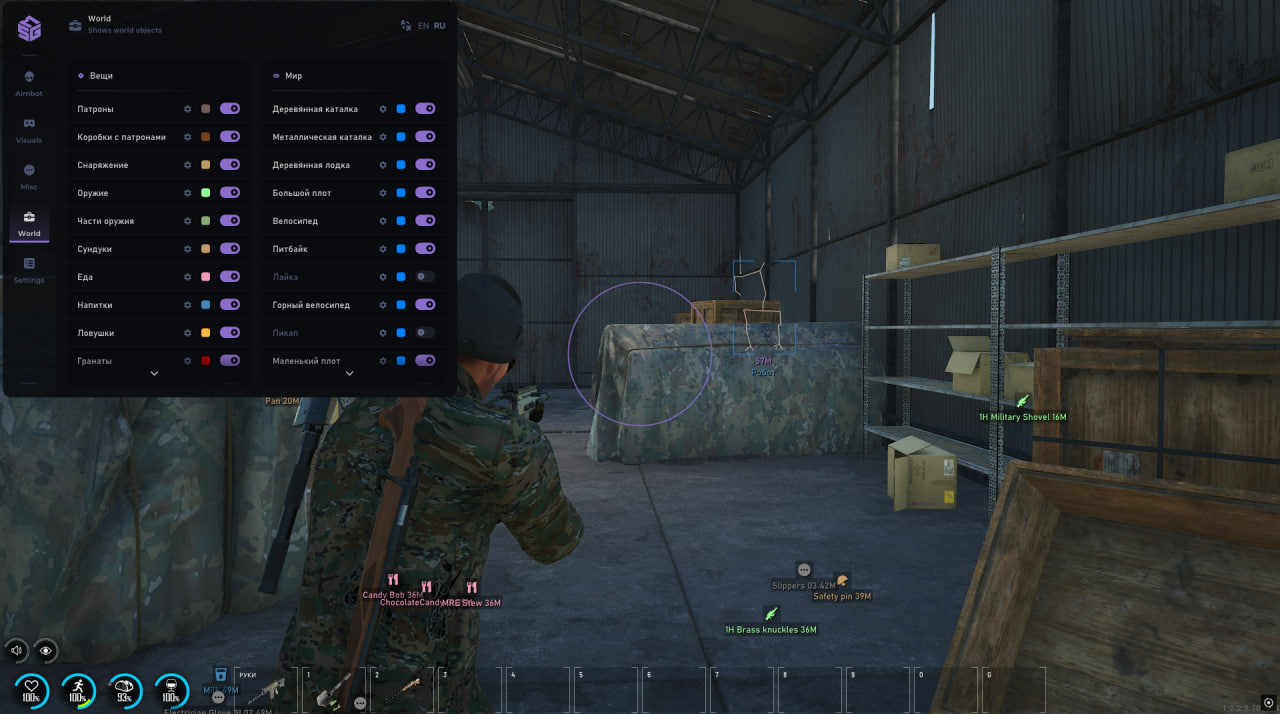Open the Aimbot tab in sidebar
The width and height of the screenshot is (1280, 714).
point(29,83)
